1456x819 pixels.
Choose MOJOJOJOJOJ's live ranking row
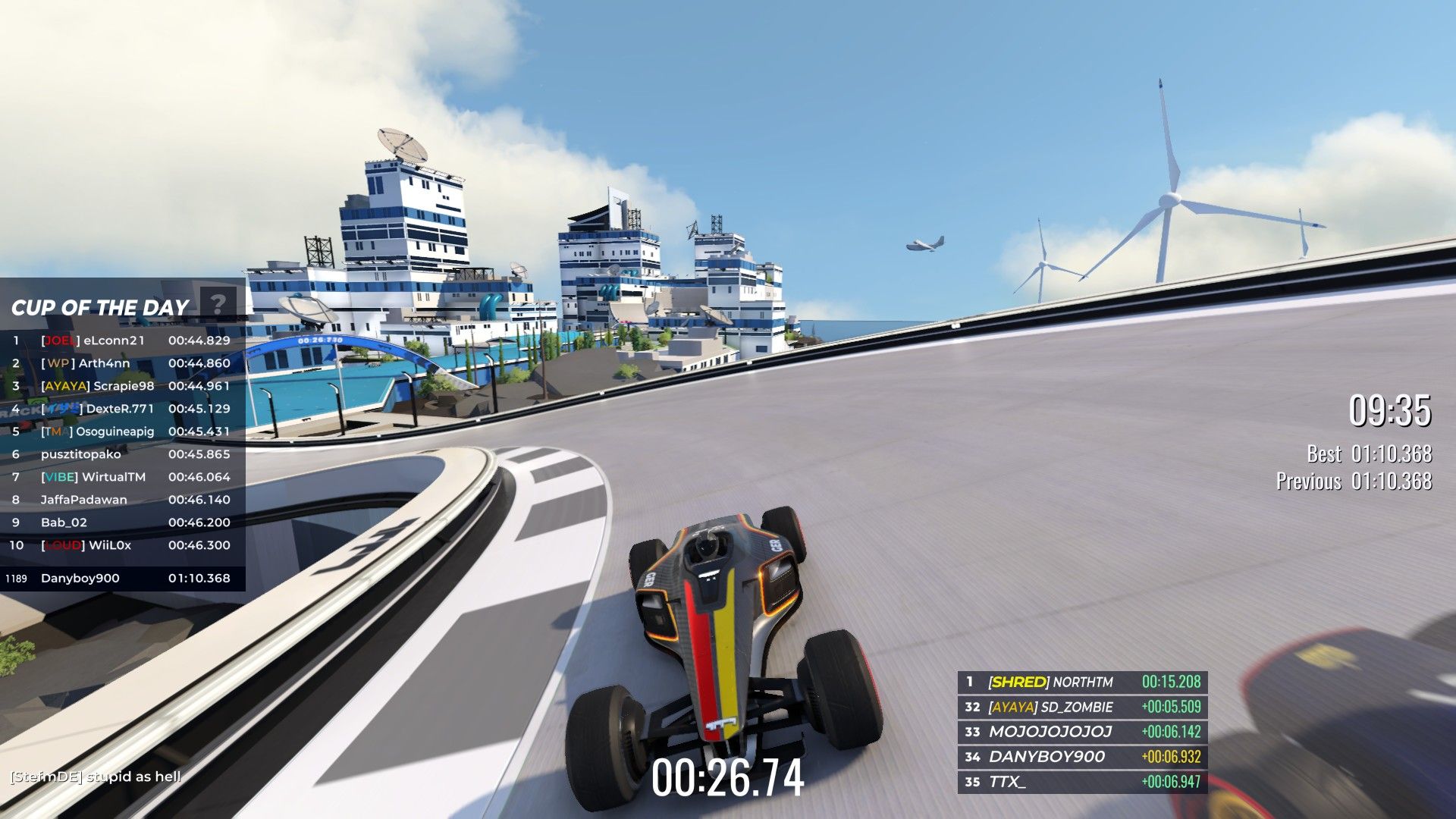[x=1082, y=732]
